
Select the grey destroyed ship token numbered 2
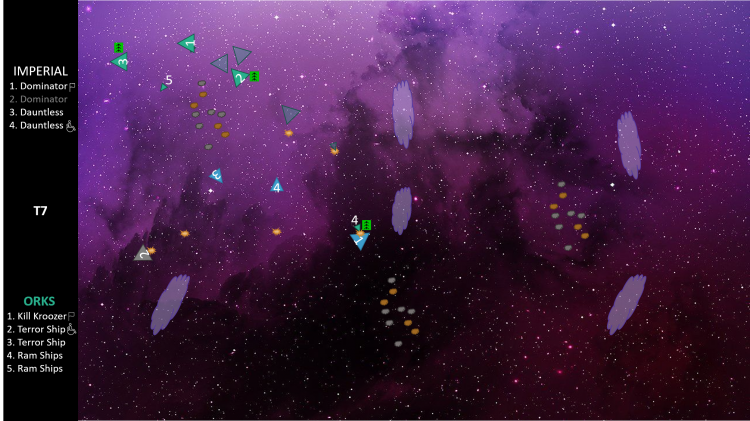[x=144, y=254]
